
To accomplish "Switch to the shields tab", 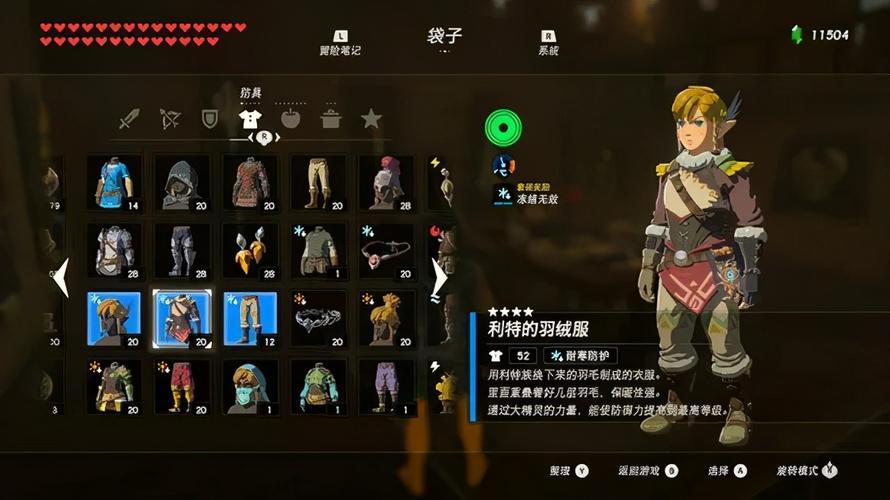I will coord(209,120).
